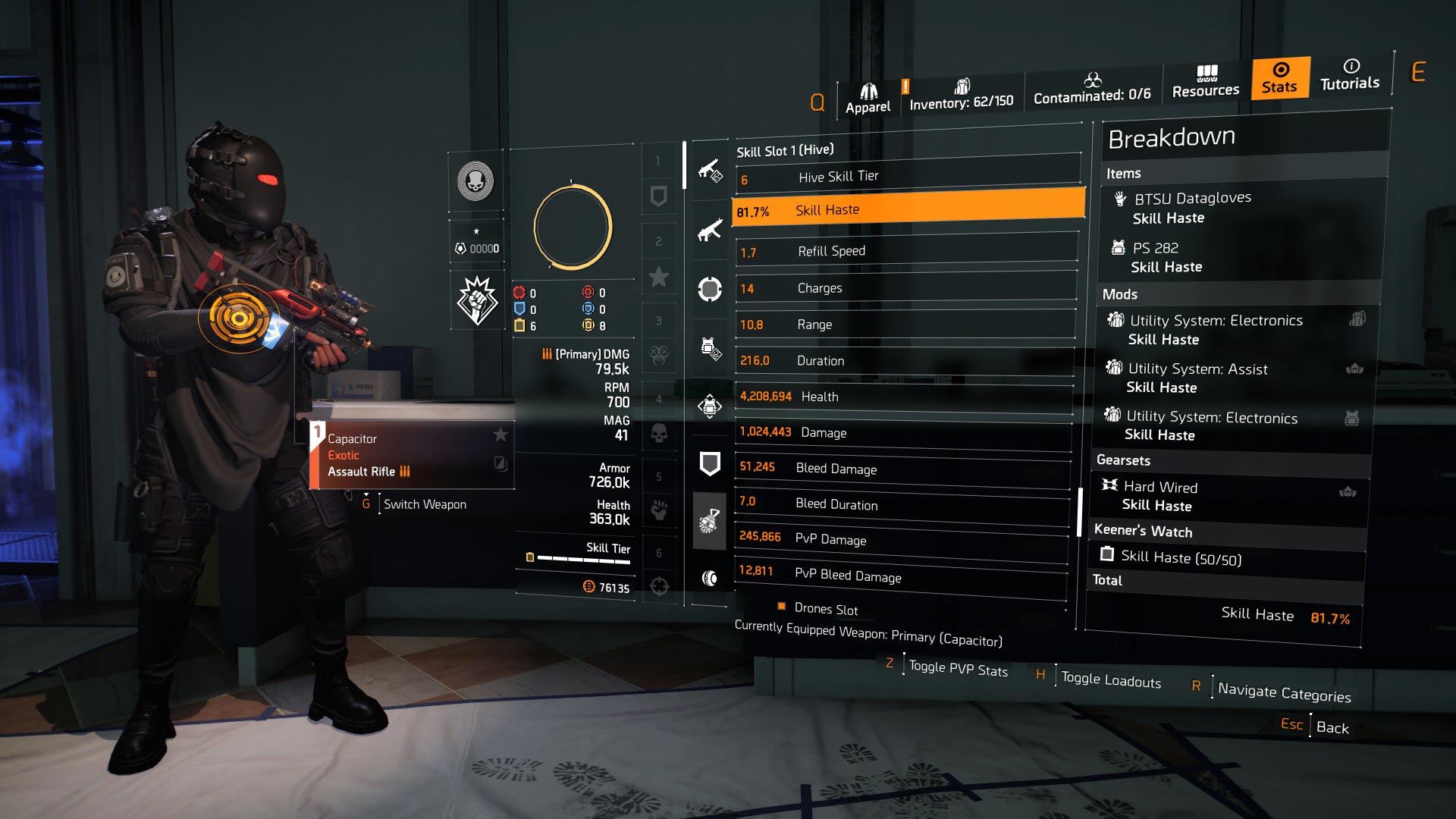
Task: Click the highlighted Hive skill icon
Action: 711,519
